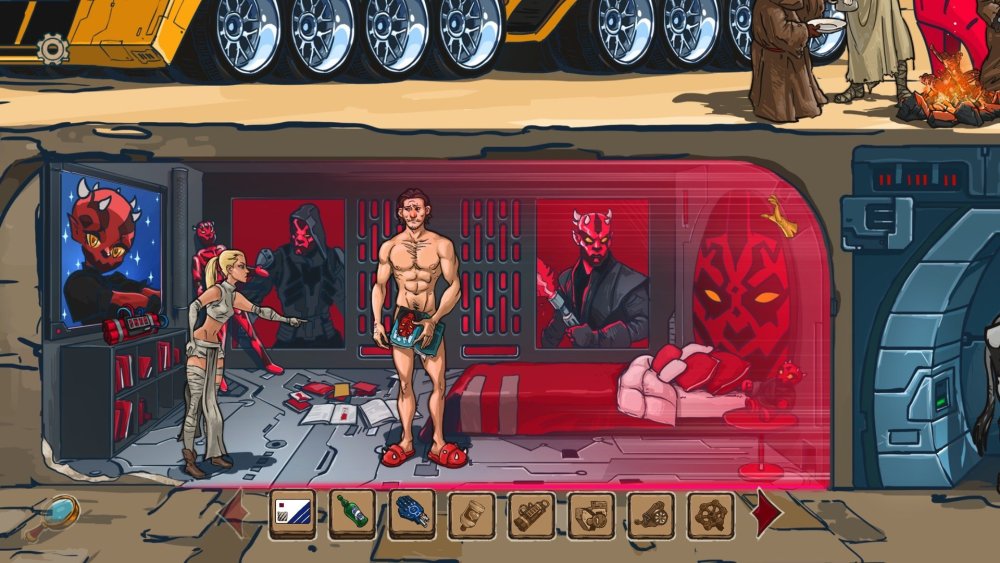Pick the blue robotic glove item
The height and width of the screenshot is (563, 1000).
coord(412,515)
